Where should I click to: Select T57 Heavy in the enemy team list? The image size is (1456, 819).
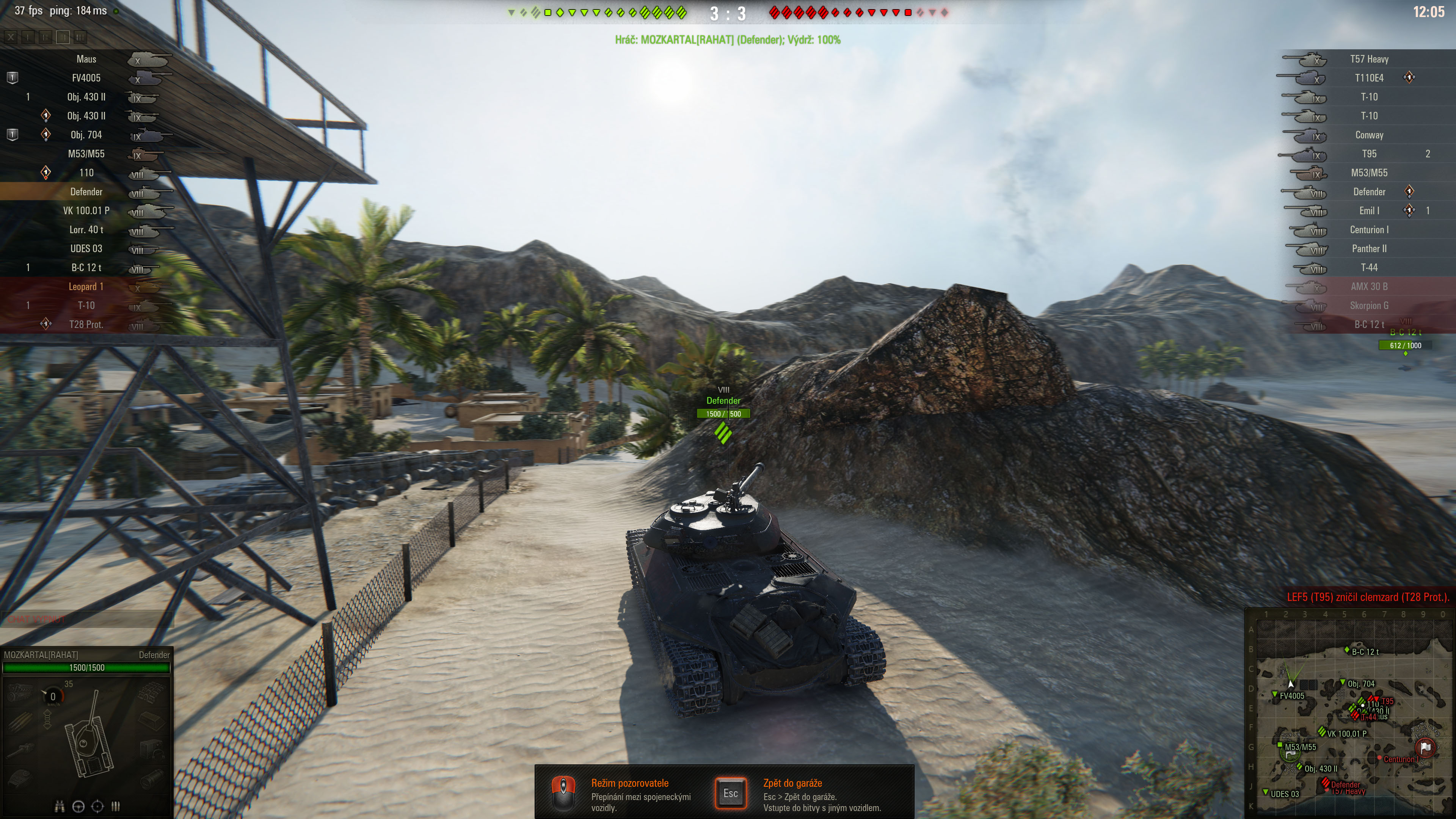click(1368, 60)
